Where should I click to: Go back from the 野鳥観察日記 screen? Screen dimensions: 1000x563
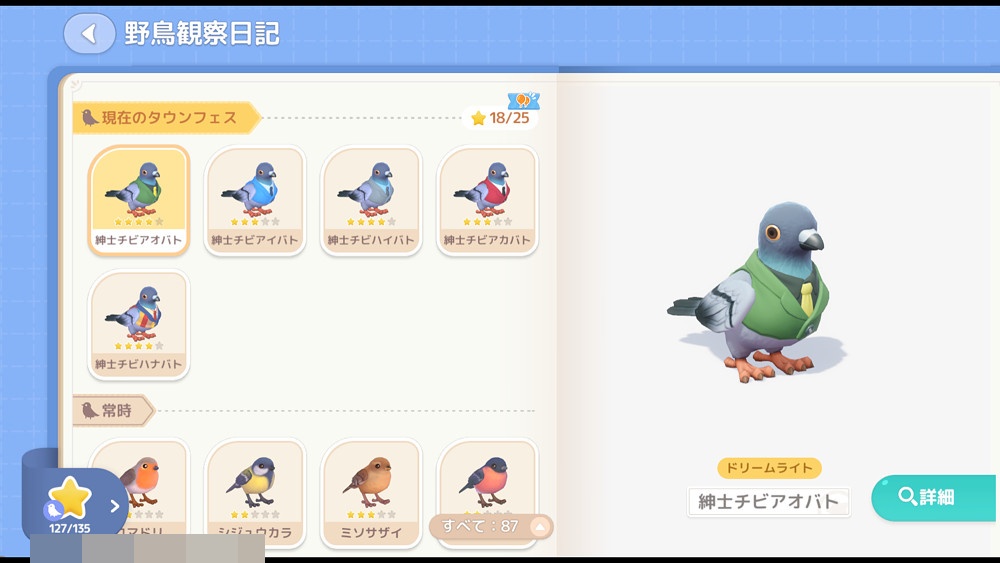click(x=89, y=34)
